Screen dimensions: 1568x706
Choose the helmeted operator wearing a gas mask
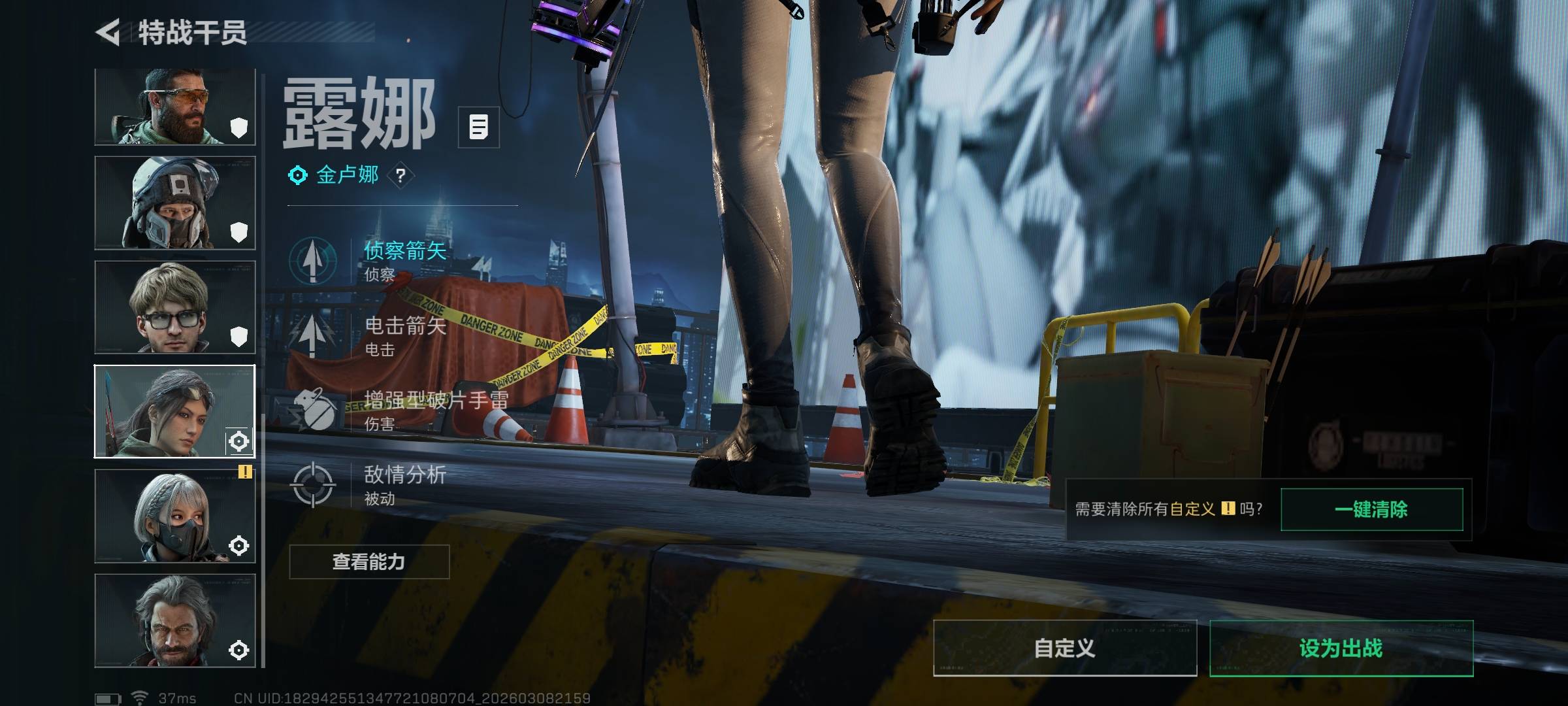click(174, 203)
